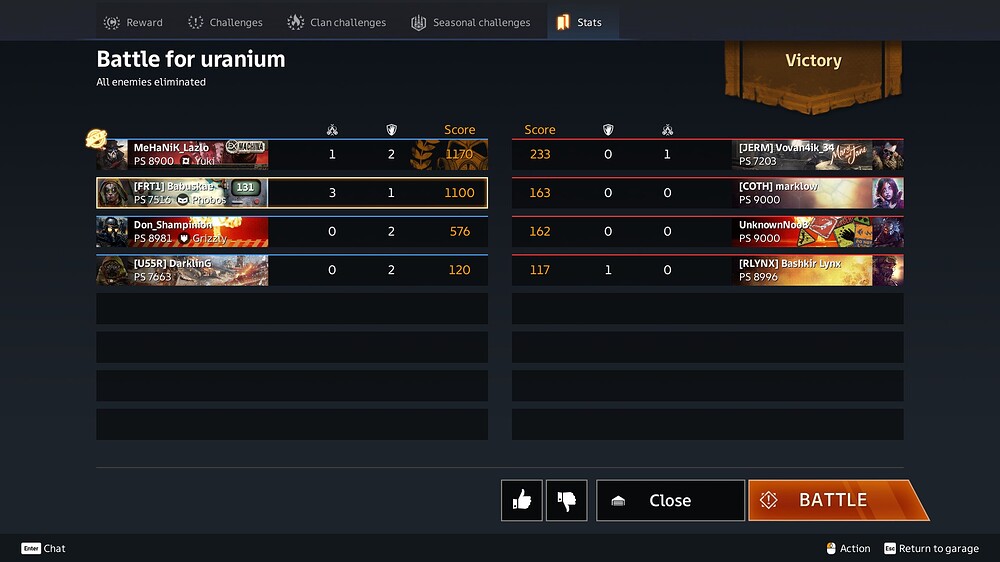This screenshot has width=1000, height=562.
Task: Choose enemy player [COTH] marklow
Action: coord(707,193)
